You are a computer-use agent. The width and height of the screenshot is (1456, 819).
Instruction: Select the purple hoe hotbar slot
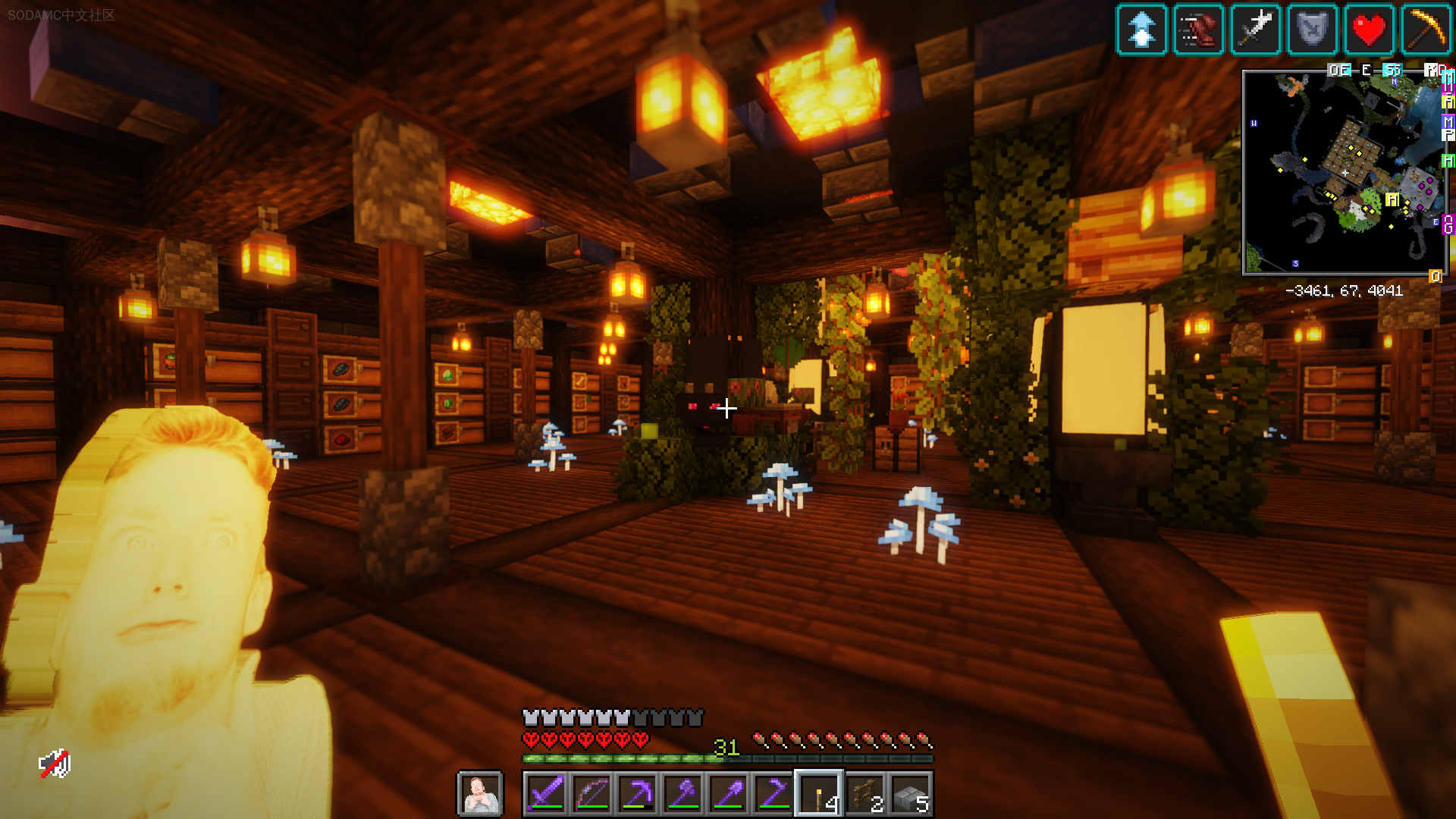click(773, 794)
